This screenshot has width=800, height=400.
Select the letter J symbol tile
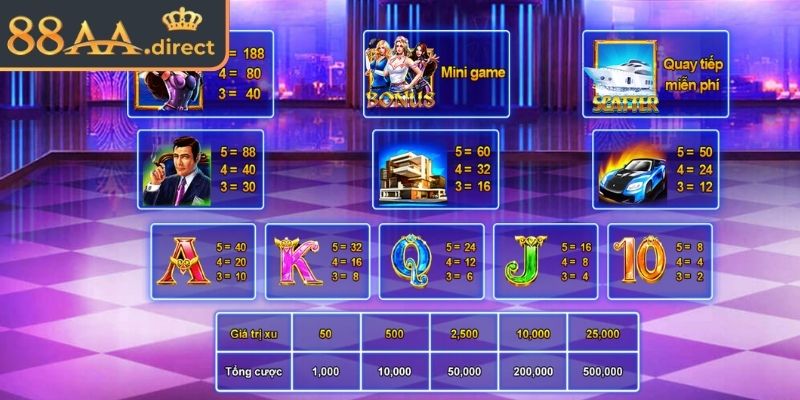pos(546,261)
